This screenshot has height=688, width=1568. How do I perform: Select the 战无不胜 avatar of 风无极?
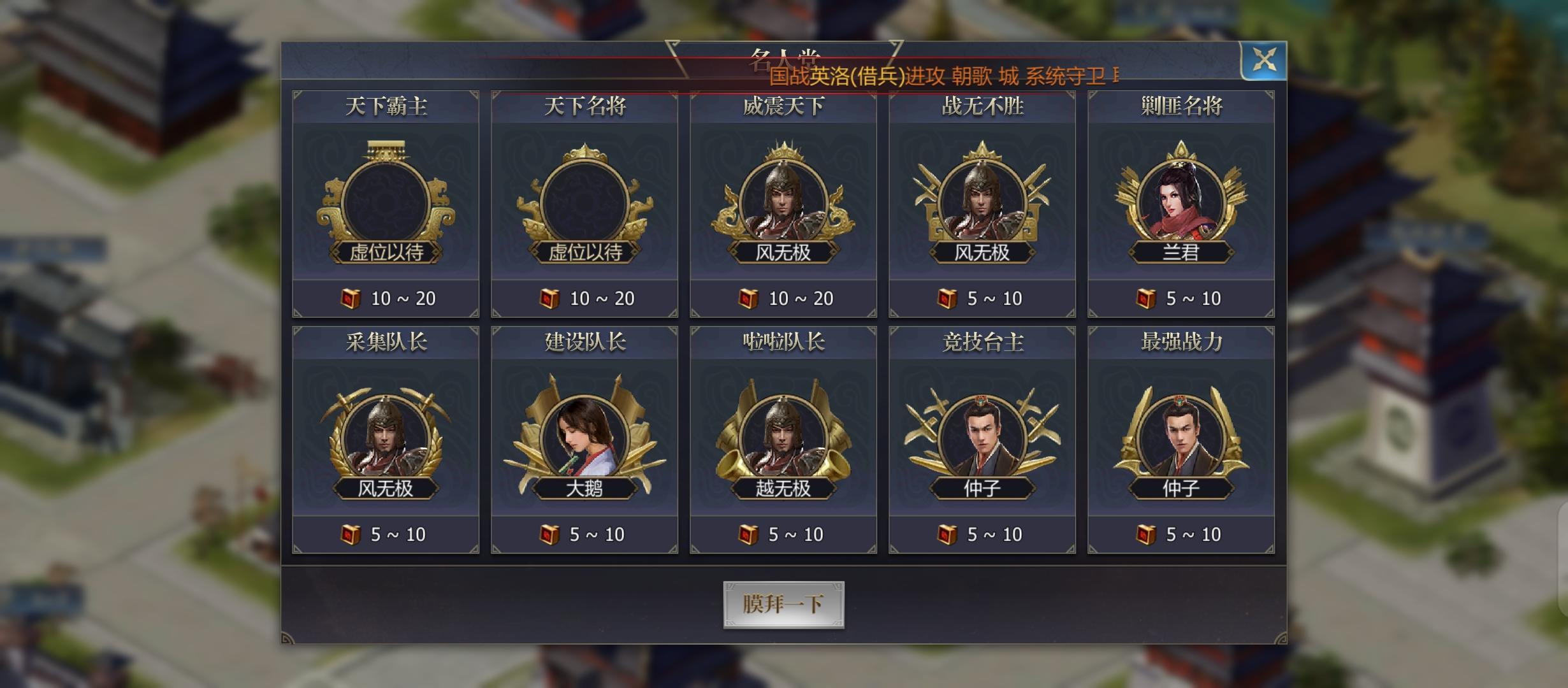click(x=982, y=197)
